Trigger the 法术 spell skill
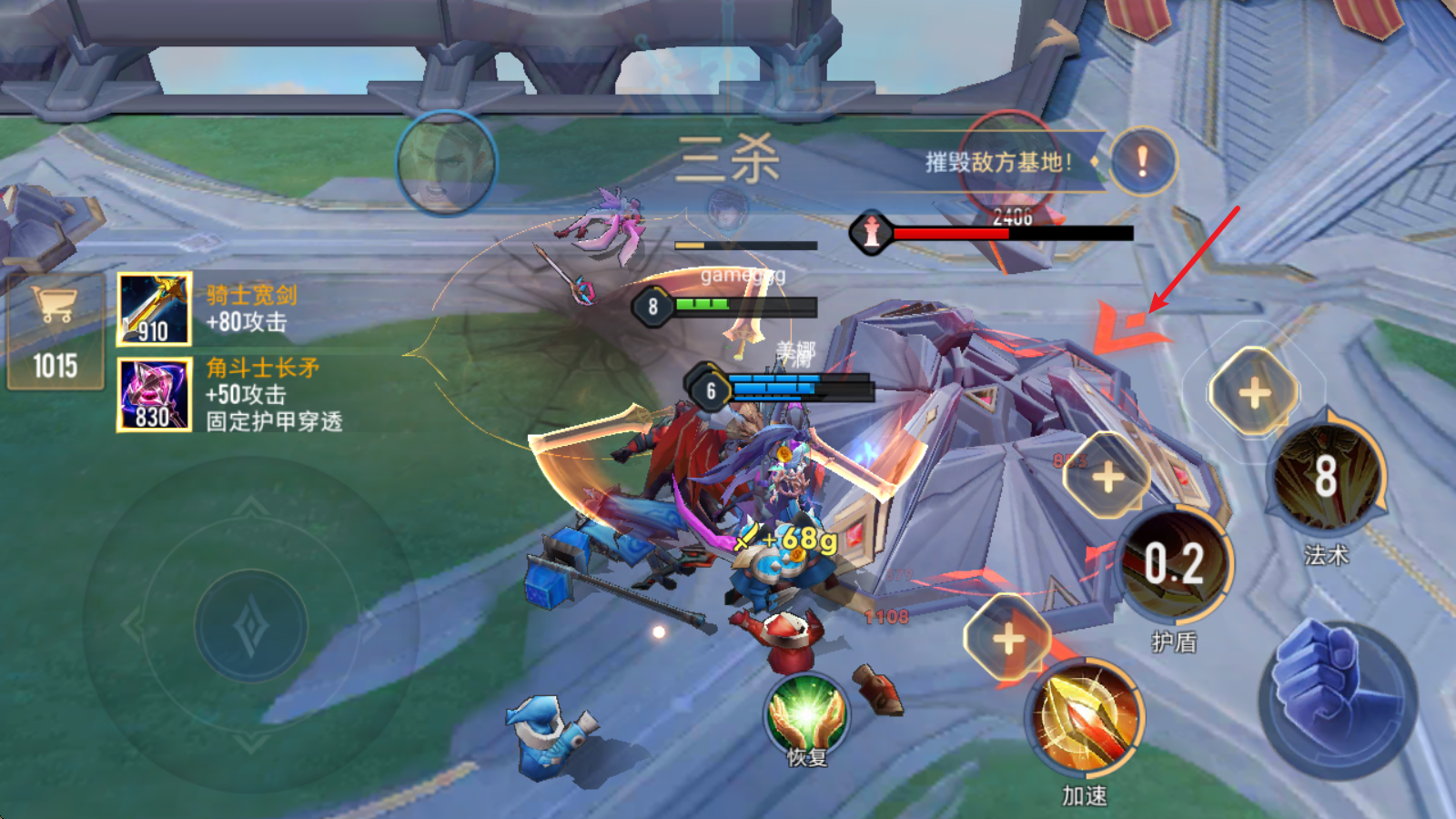The width and height of the screenshot is (1456, 819). 1326,476
